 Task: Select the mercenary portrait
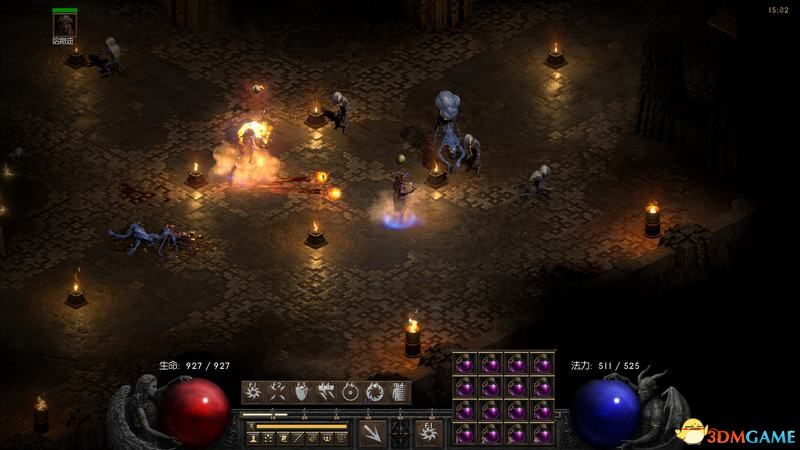pos(65,24)
